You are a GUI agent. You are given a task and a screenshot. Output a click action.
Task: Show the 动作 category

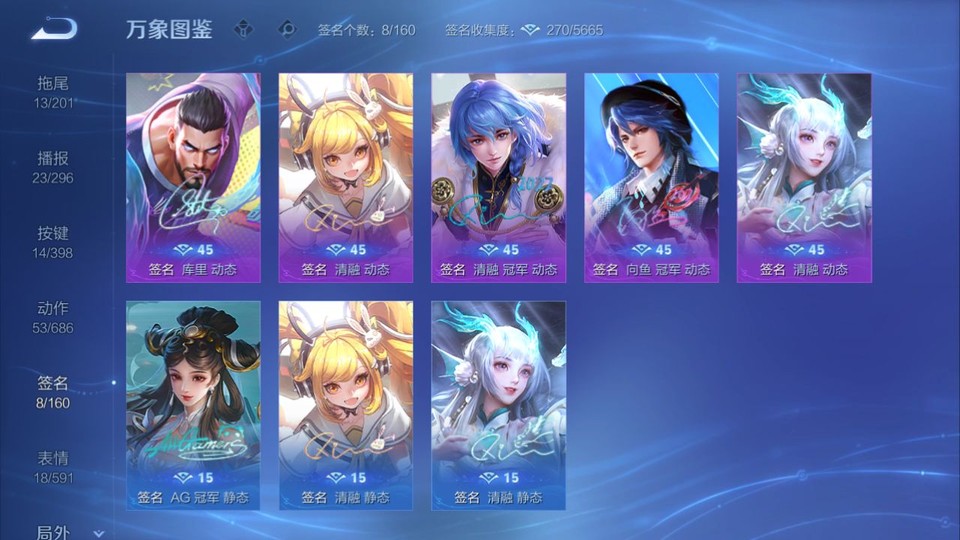[53, 316]
